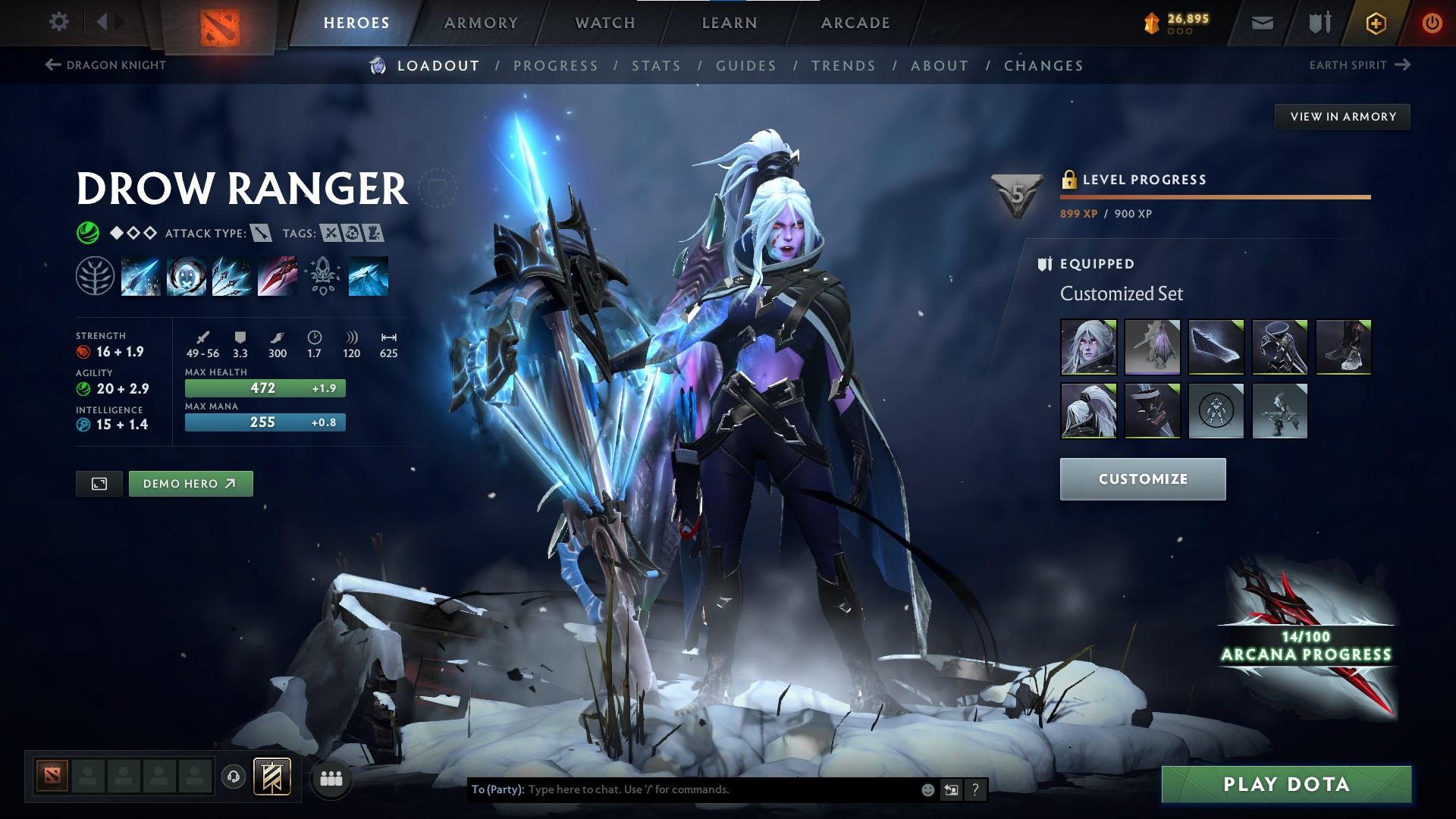The width and height of the screenshot is (1456, 819).
Task: Focus the party chat input box
Action: tap(720, 789)
